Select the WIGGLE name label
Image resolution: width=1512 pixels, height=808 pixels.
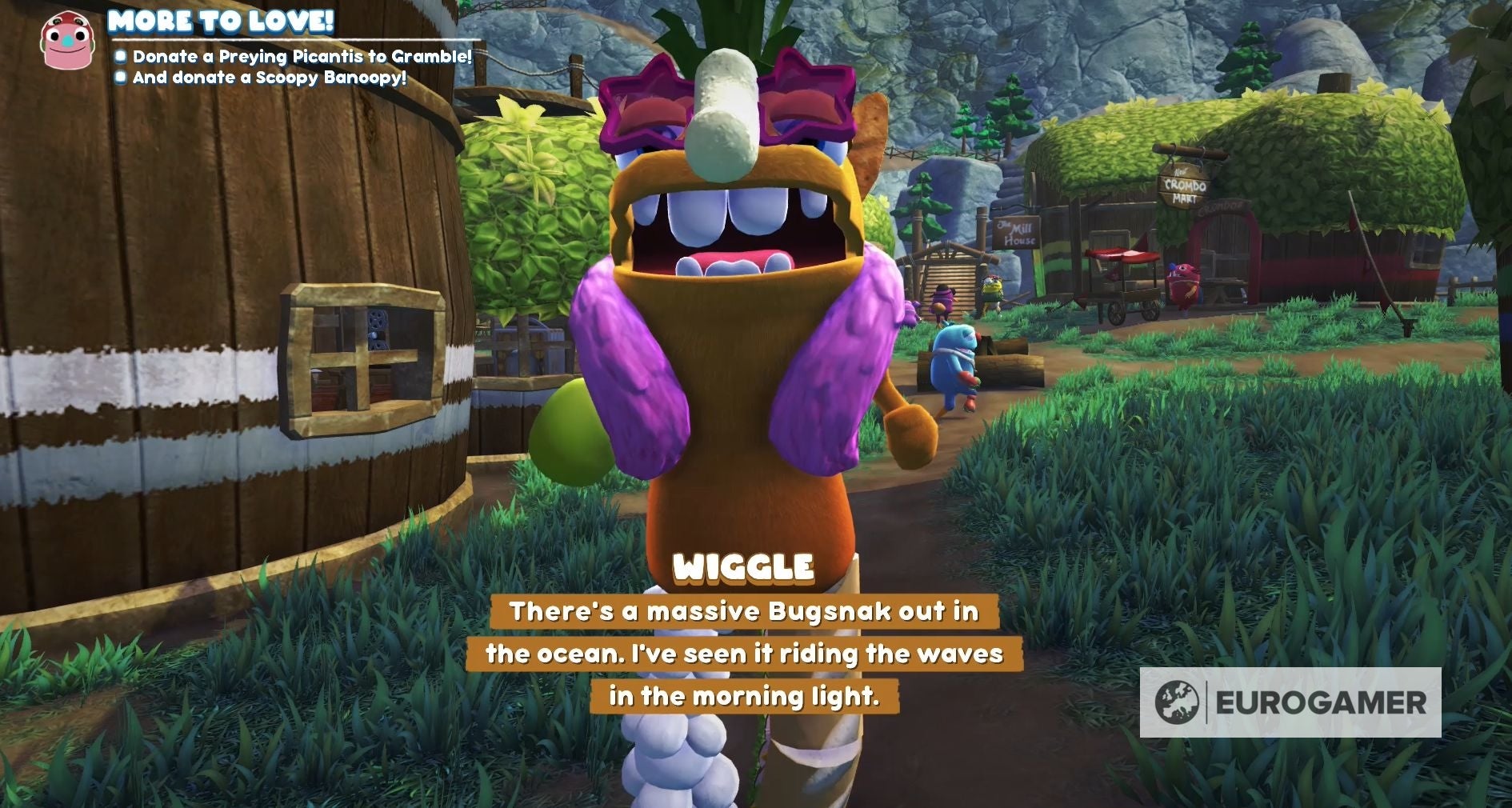pyautogui.click(x=744, y=570)
